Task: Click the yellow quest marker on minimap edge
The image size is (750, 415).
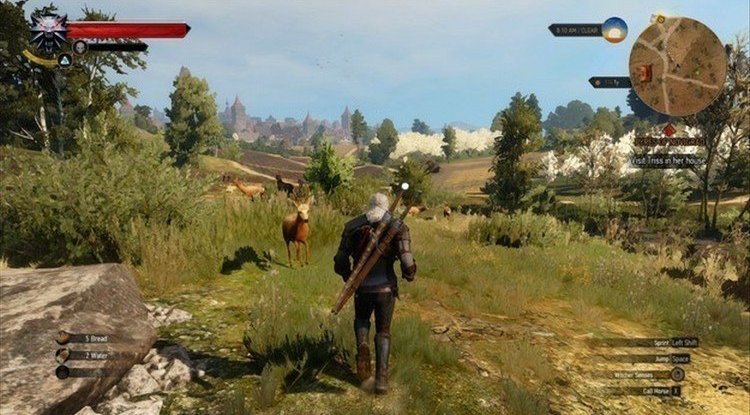Action: tap(662, 18)
